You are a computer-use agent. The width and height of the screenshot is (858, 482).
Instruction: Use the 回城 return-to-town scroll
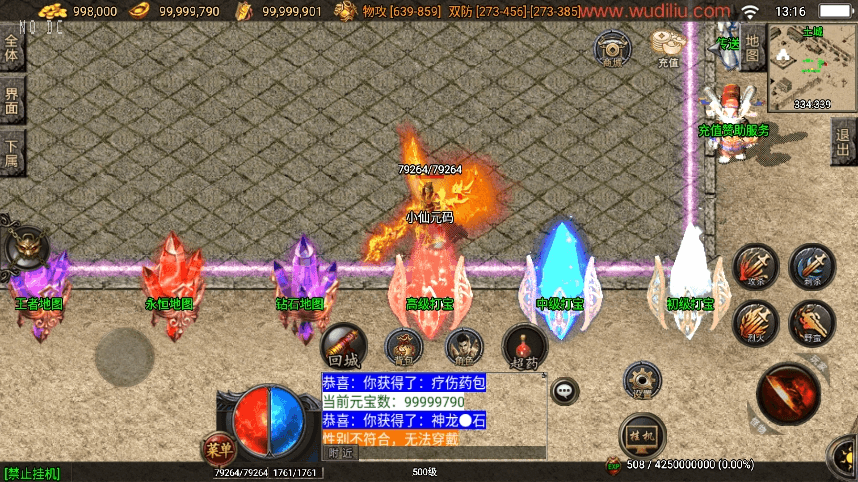[344, 345]
